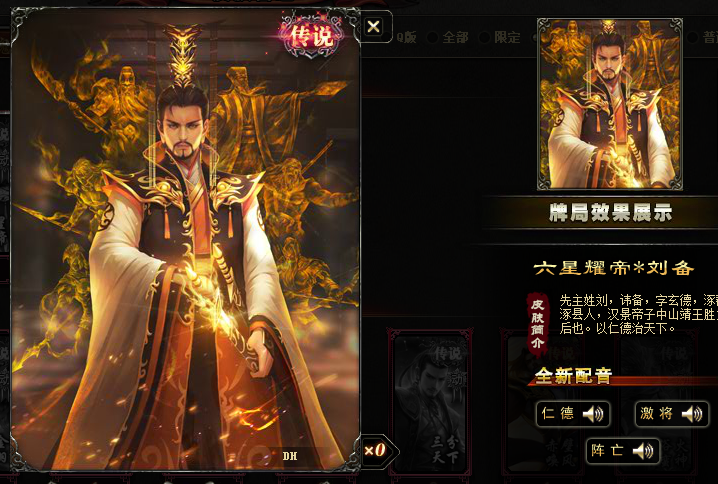Play the 仁德 voice line
The image size is (718, 484).
pos(572,414)
